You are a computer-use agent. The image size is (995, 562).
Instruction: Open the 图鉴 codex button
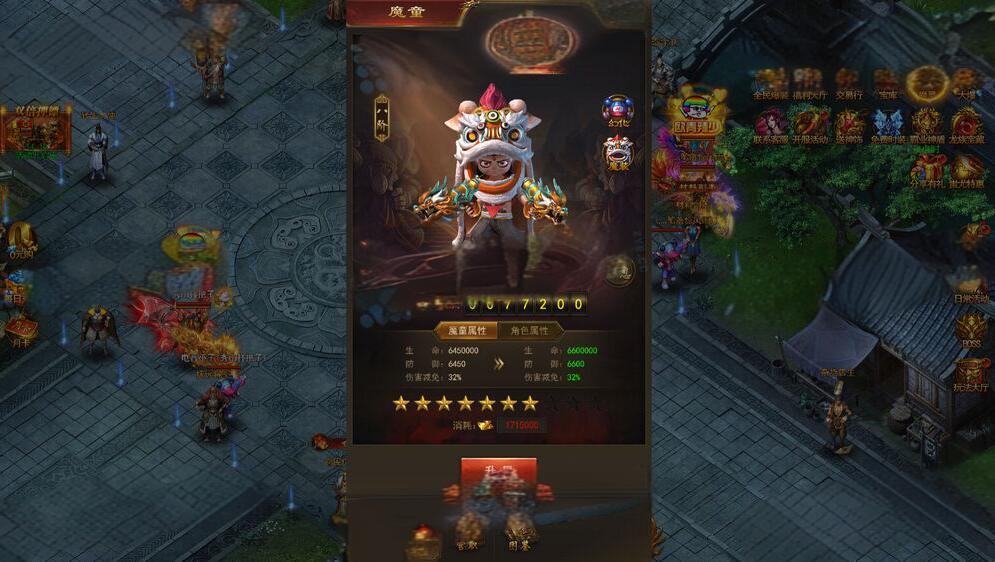[x=520, y=530]
